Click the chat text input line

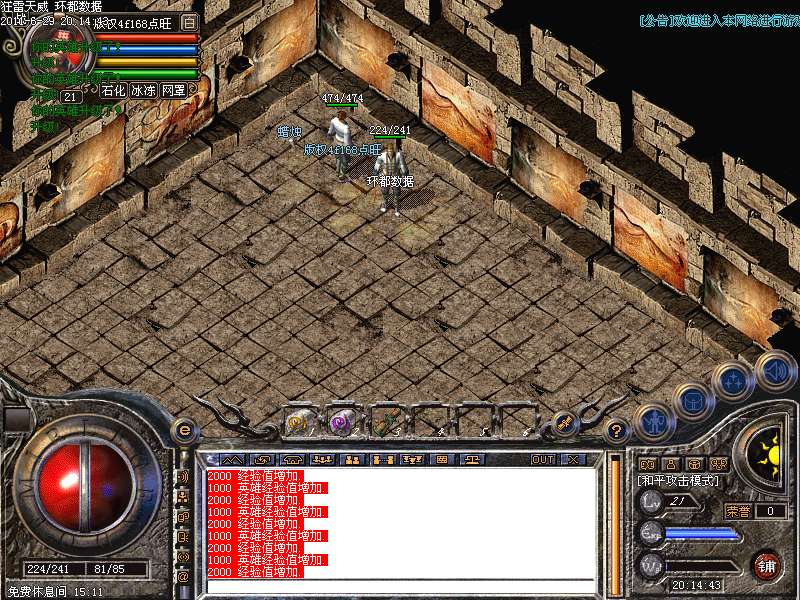pyautogui.click(x=400, y=586)
